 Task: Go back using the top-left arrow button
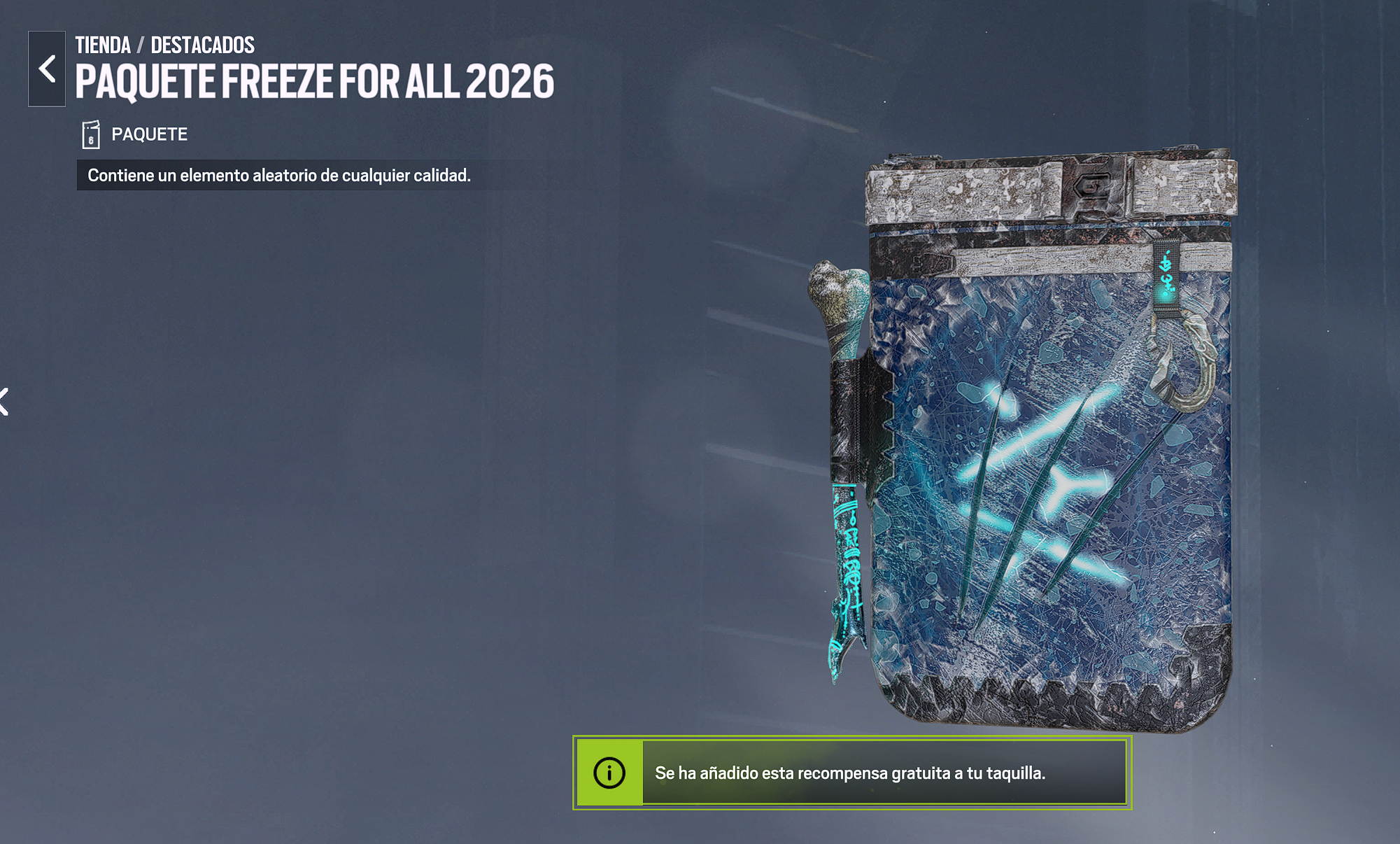pyautogui.click(x=47, y=69)
